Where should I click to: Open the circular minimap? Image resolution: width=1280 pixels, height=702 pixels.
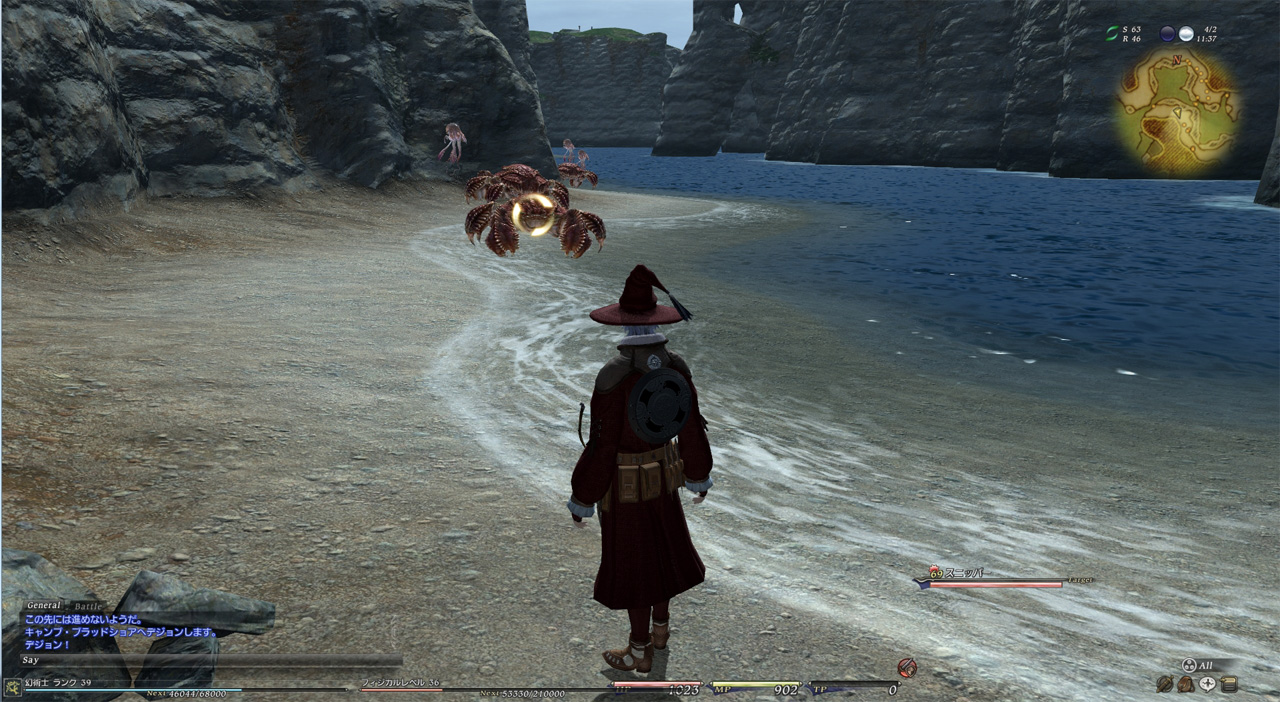(x=1177, y=107)
